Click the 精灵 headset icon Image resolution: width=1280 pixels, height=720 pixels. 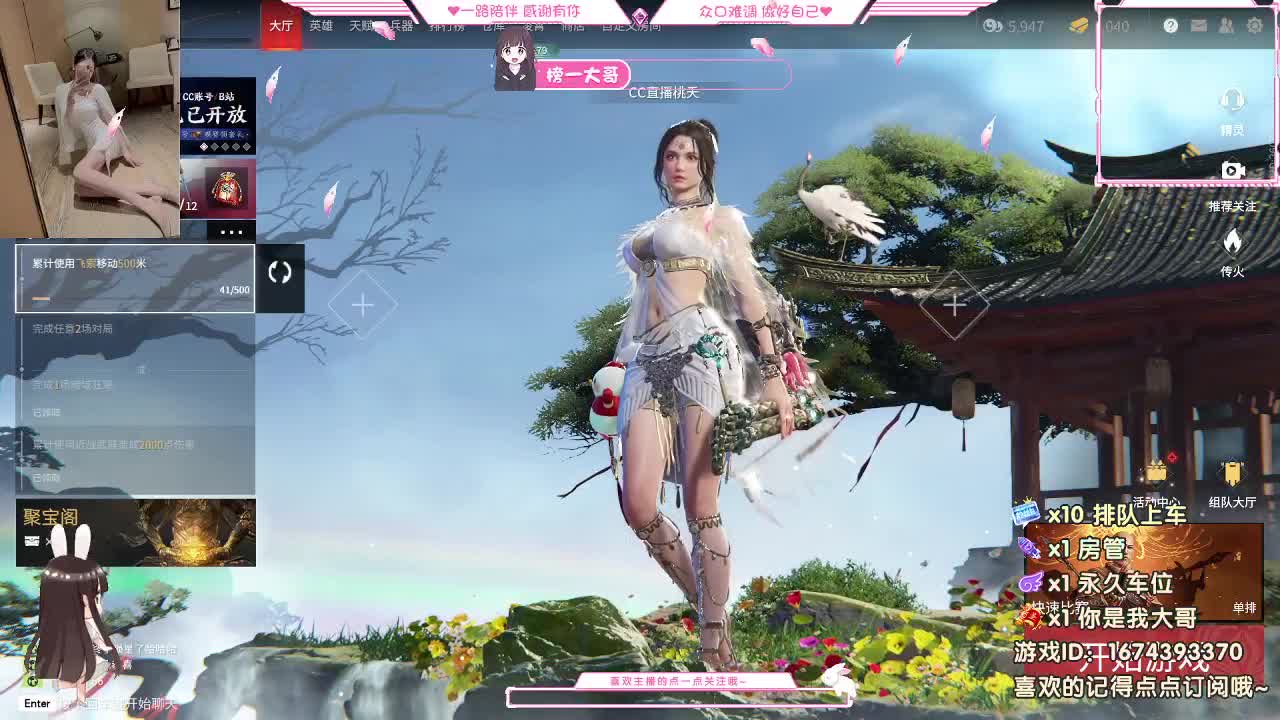(1233, 100)
